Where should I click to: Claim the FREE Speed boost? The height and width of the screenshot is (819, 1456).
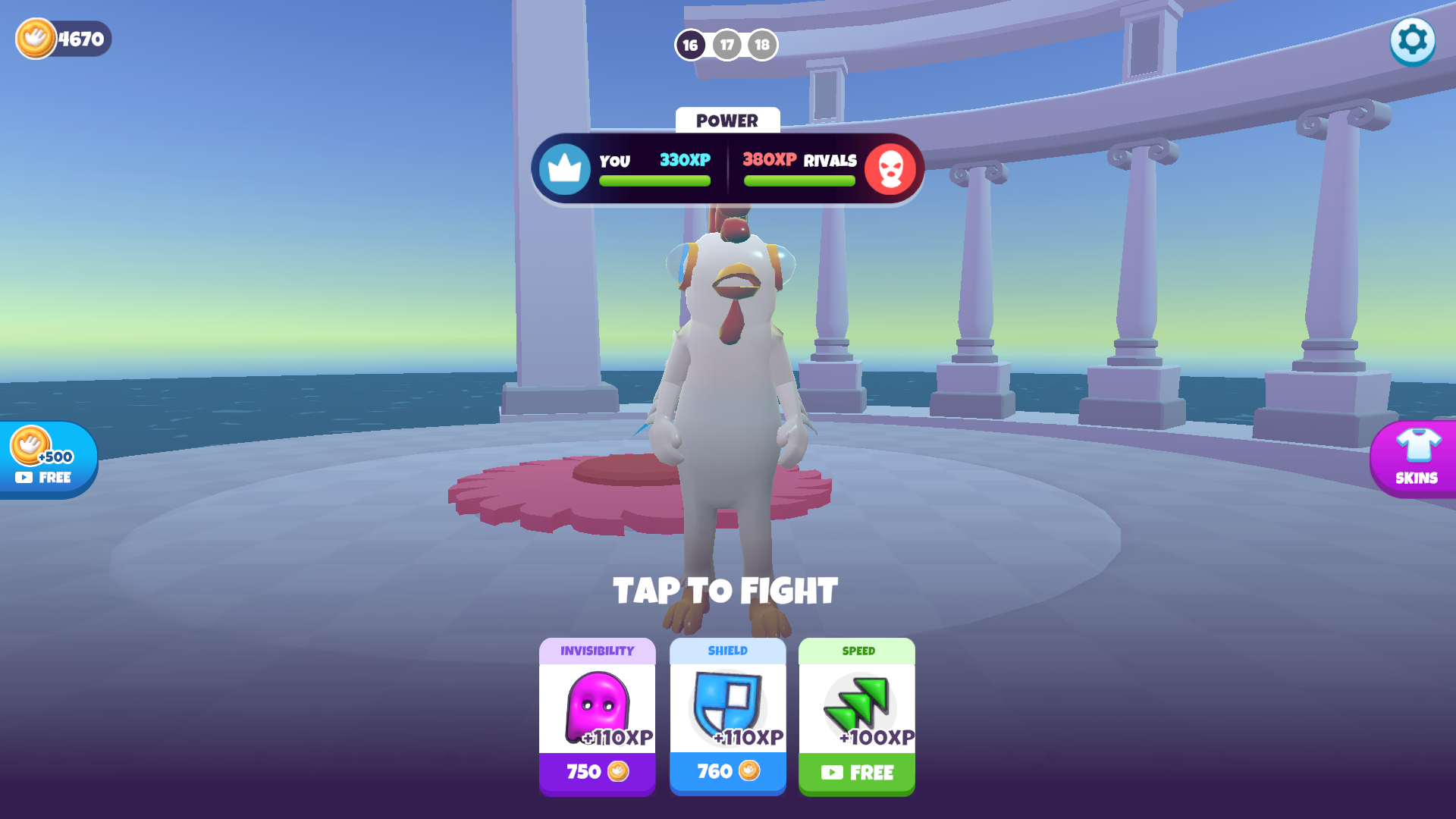(856, 772)
